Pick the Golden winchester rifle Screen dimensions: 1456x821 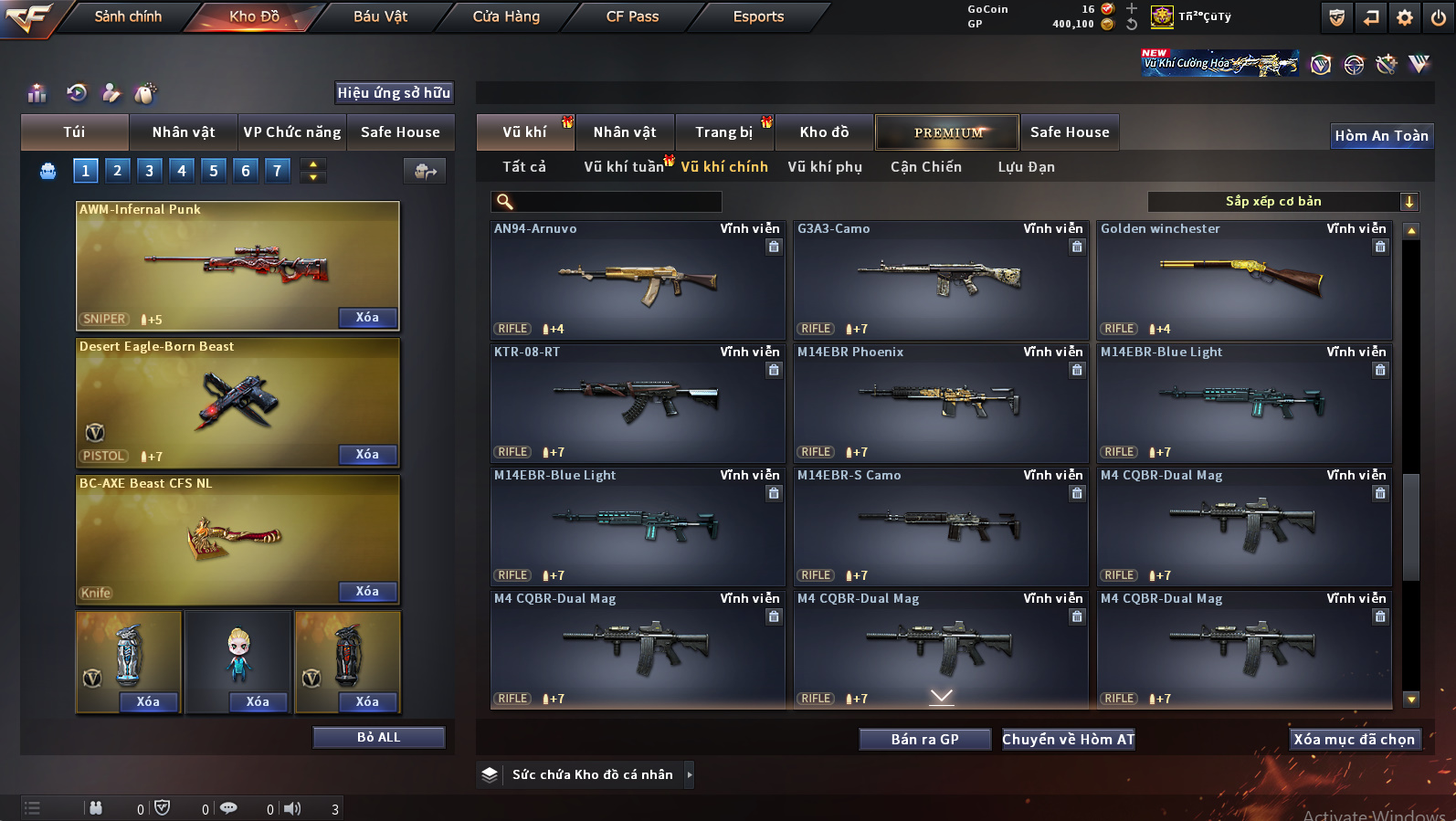1244,281
